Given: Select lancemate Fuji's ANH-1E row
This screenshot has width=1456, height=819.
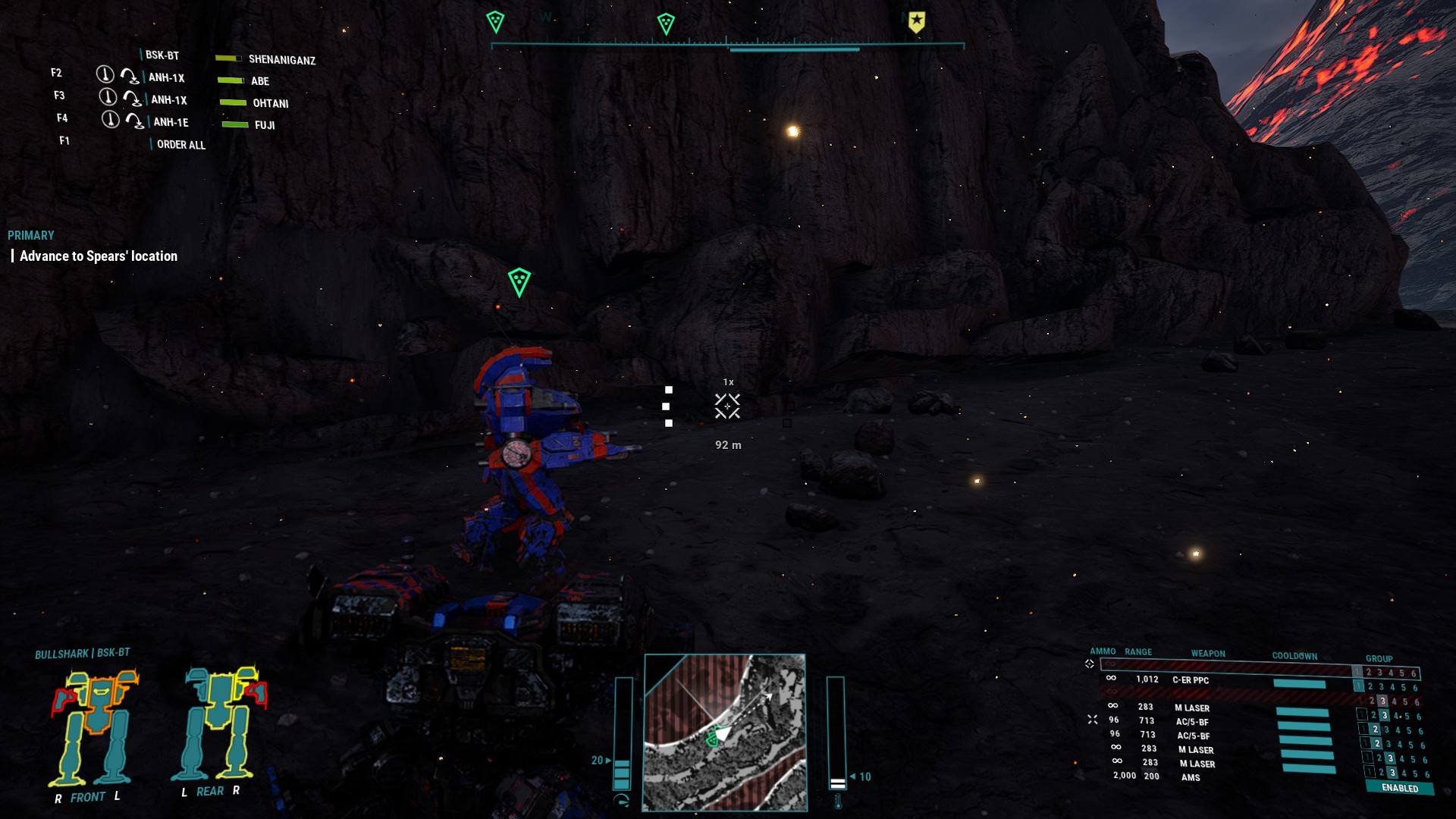Looking at the screenshot, I should (171, 122).
